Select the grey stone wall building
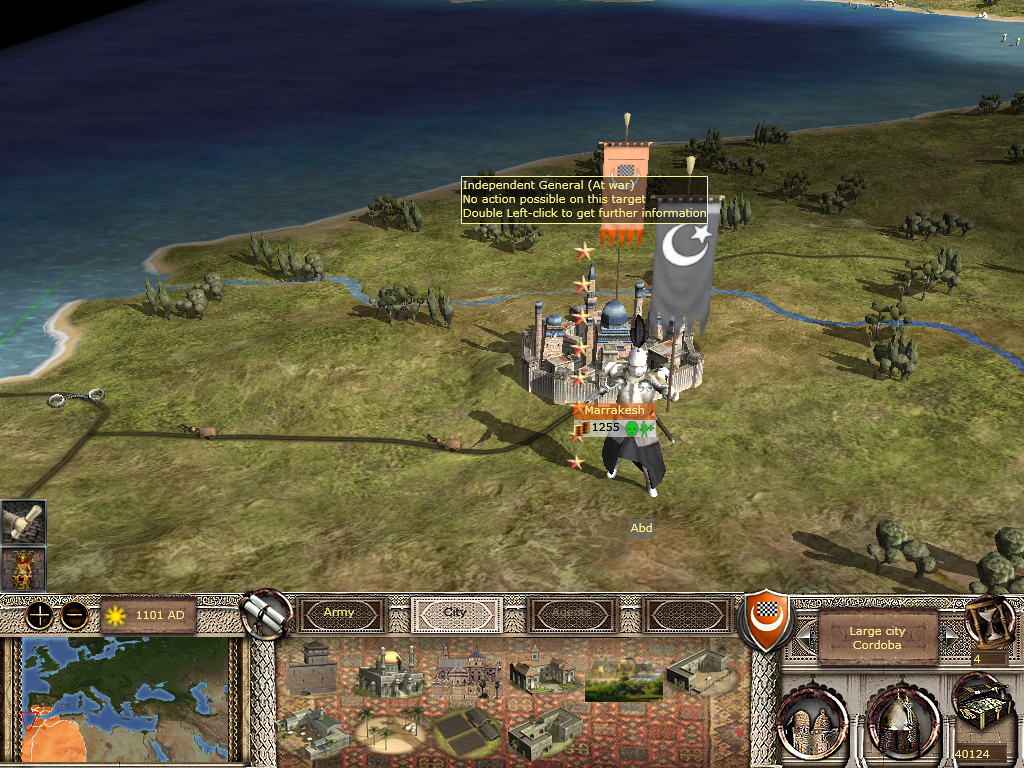Viewport: 1024px width, 768px height. pyautogui.click(x=313, y=670)
